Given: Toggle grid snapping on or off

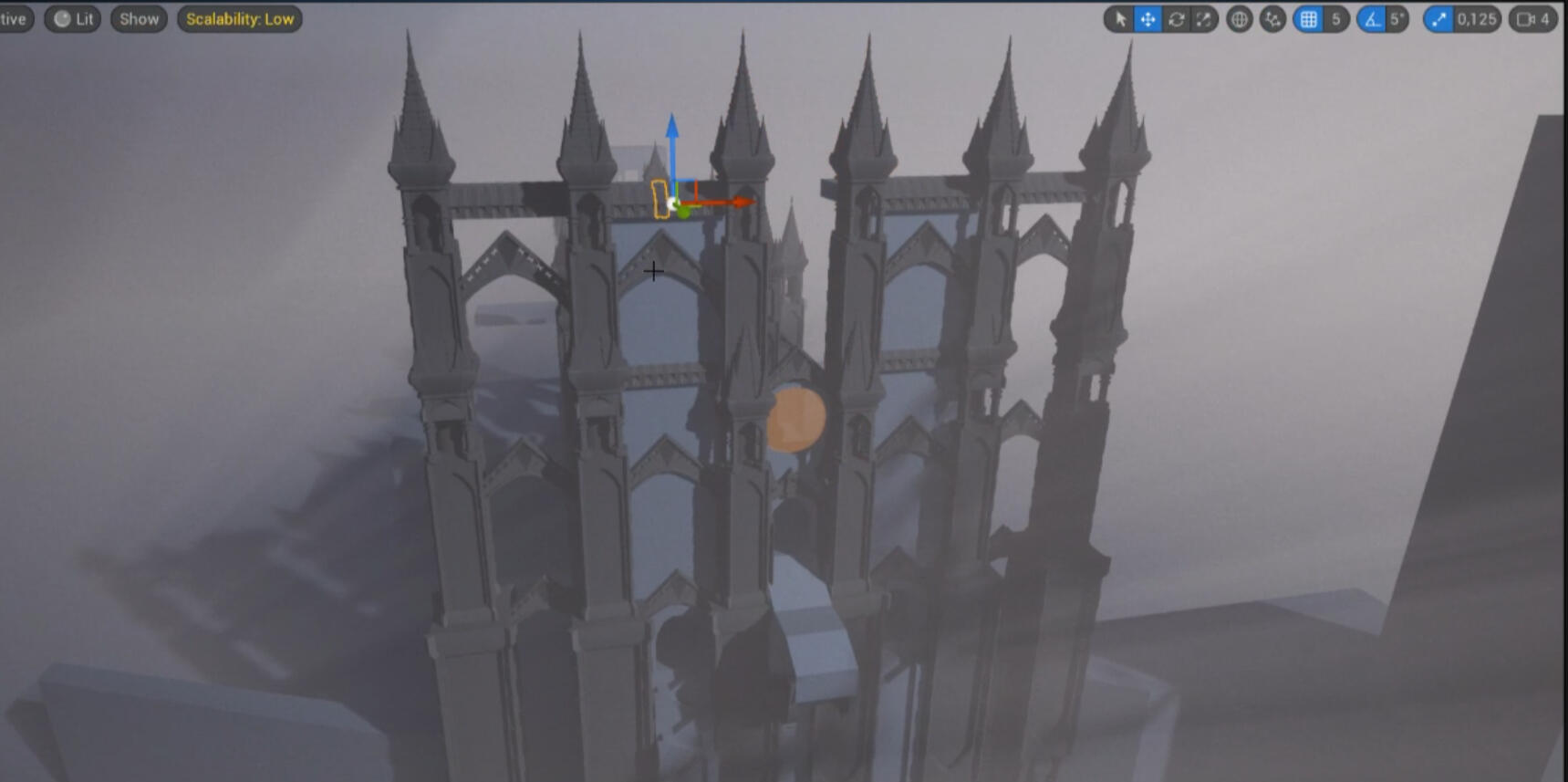Looking at the screenshot, I should click(1310, 18).
